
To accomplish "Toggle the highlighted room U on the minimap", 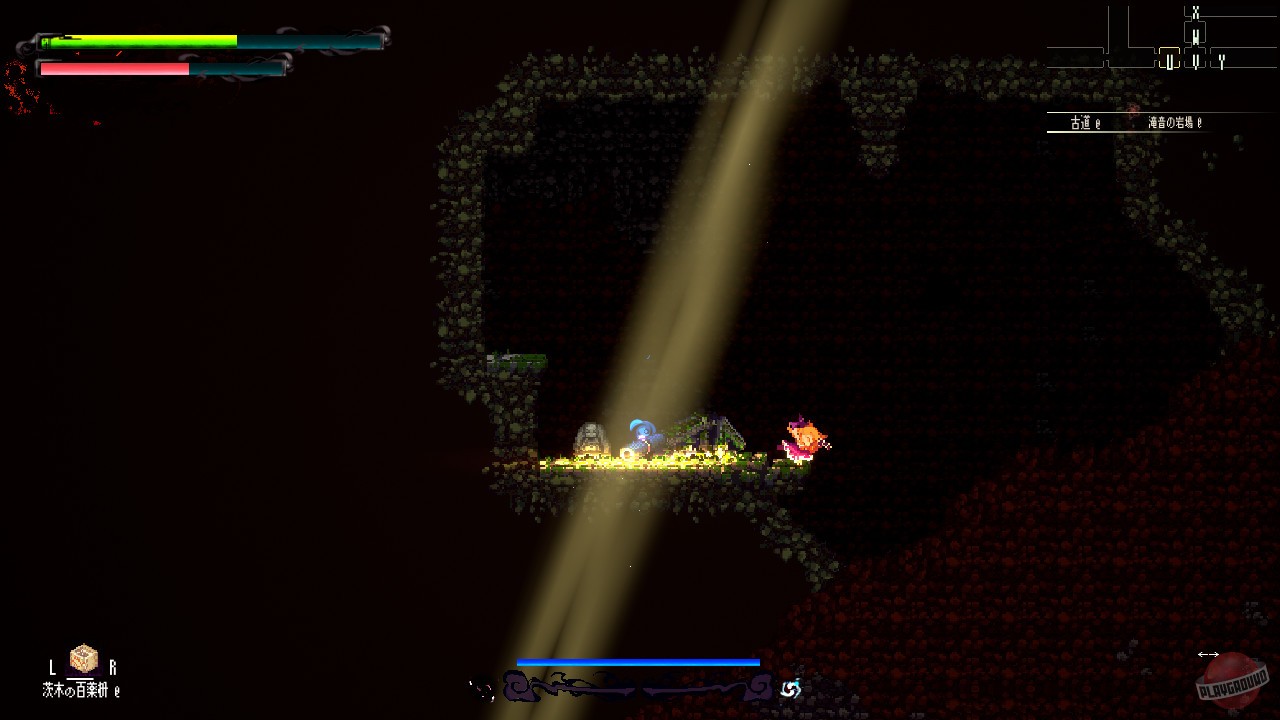I will click(1170, 60).
